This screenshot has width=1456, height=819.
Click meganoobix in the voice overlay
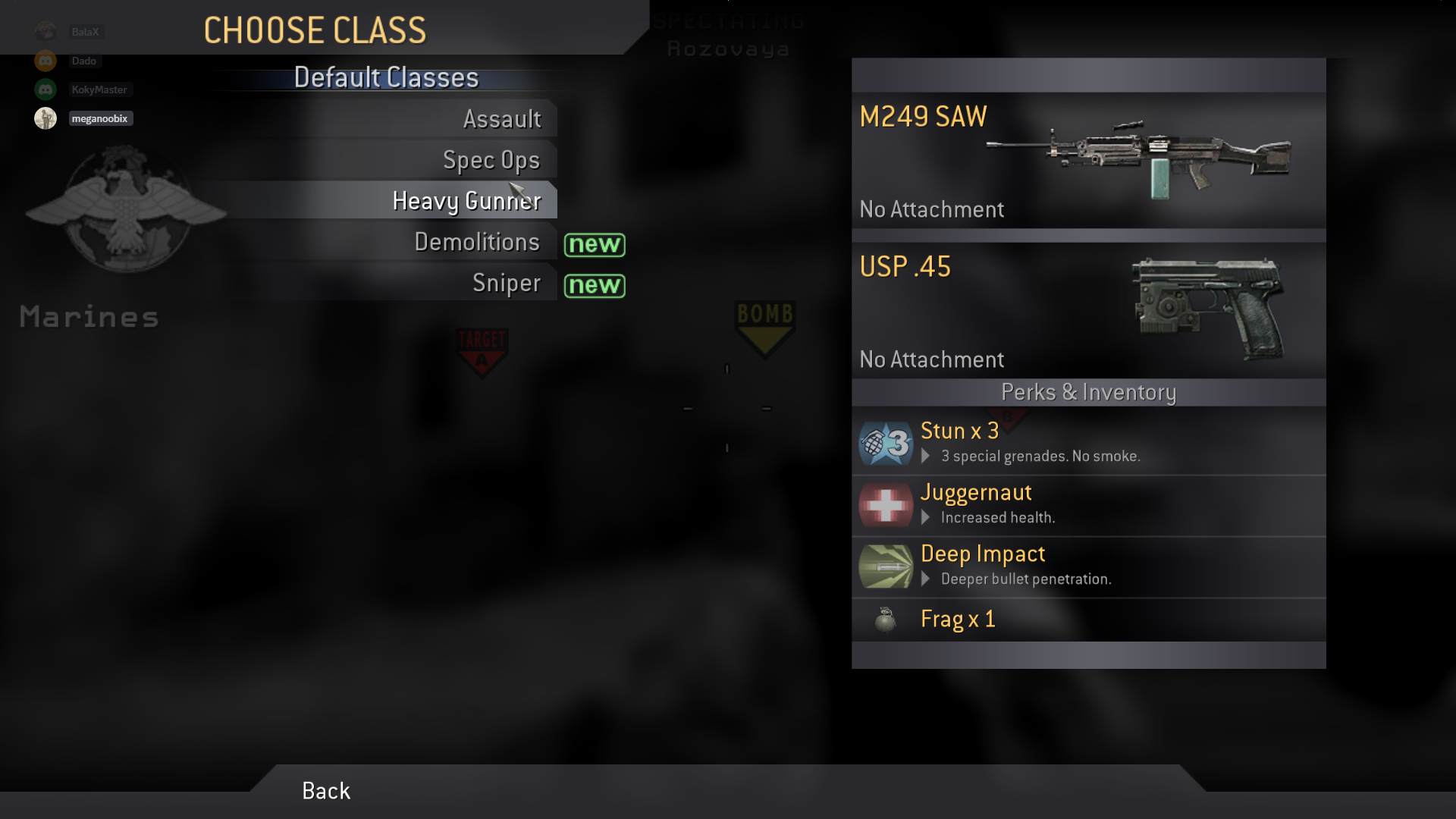pos(99,118)
